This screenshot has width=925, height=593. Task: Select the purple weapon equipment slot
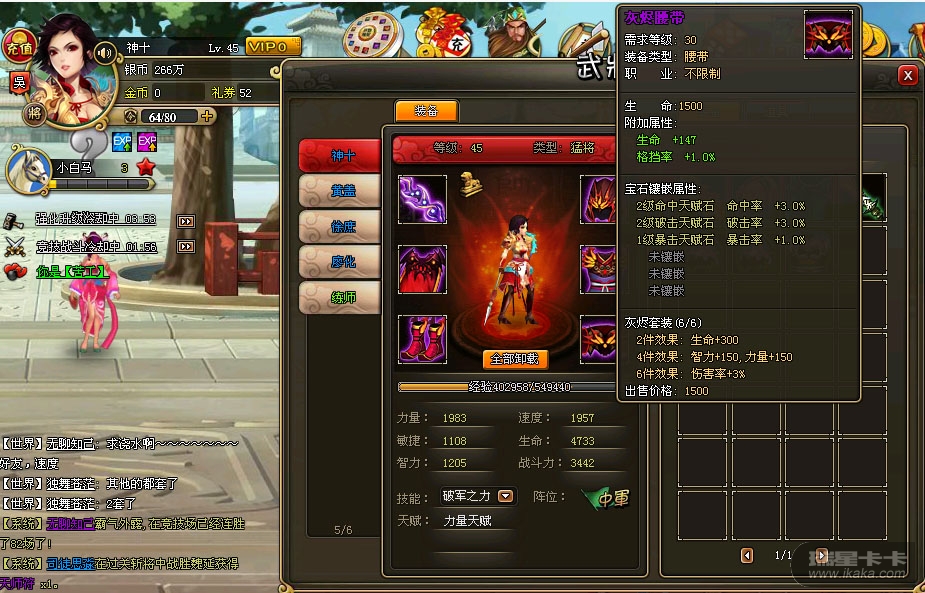pyautogui.click(x=422, y=198)
